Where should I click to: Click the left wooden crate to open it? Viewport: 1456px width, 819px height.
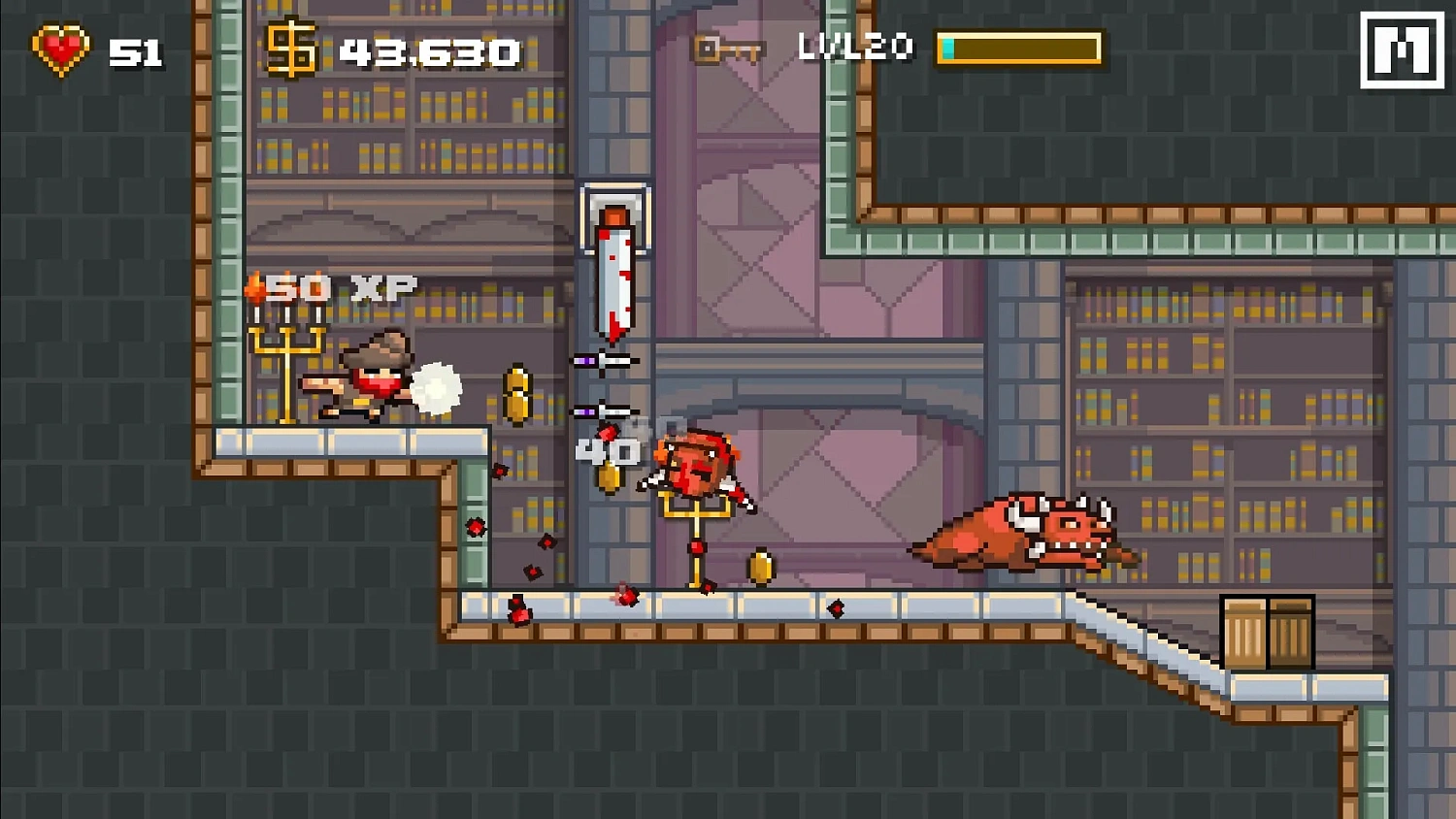[1245, 636]
